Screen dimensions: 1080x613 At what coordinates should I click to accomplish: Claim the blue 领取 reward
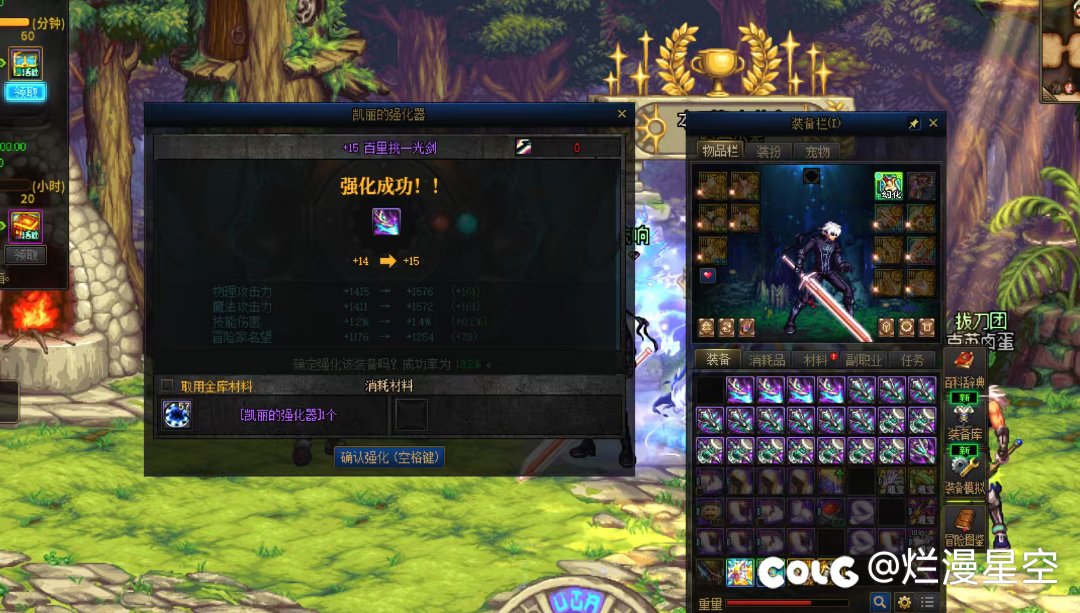tap(25, 92)
